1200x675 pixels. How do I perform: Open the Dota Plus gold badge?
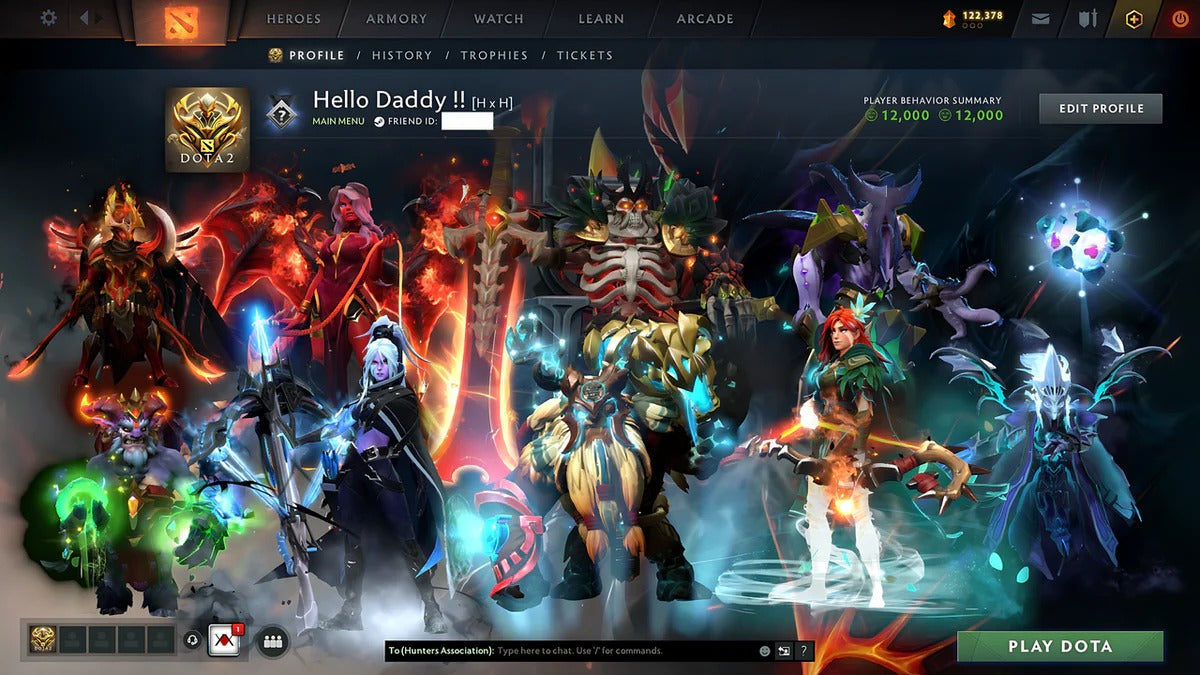click(x=1134, y=19)
